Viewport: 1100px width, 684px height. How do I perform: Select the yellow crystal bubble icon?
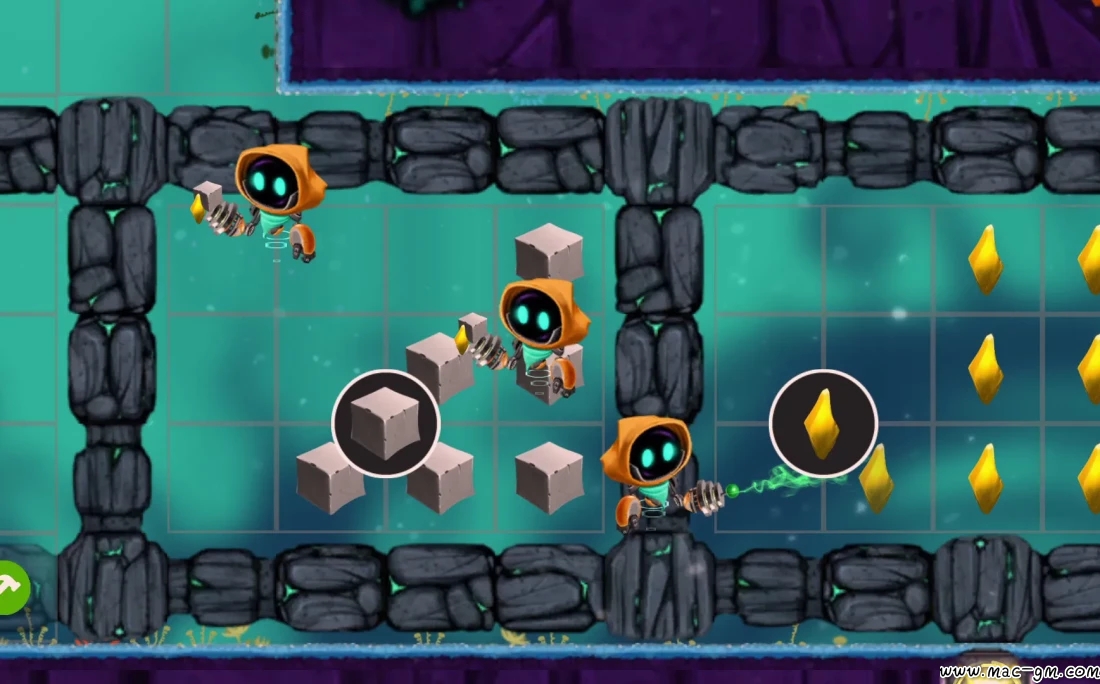click(823, 423)
